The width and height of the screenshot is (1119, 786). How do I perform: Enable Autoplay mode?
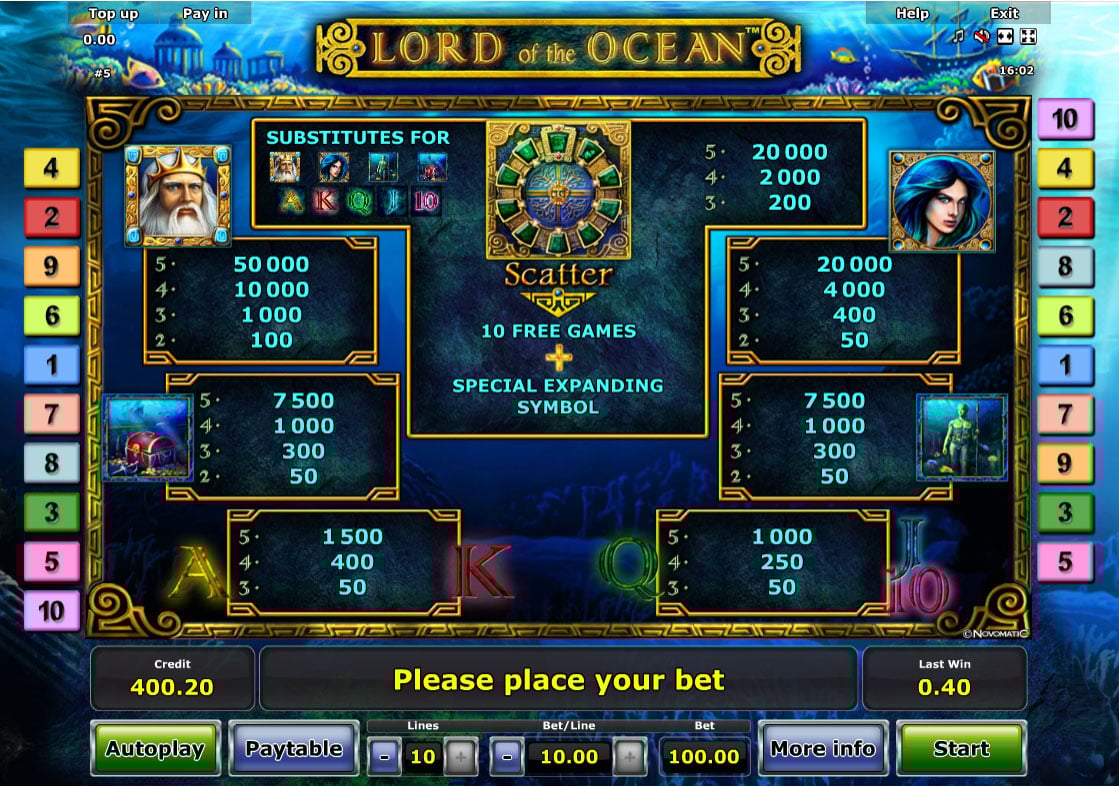point(155,748)
